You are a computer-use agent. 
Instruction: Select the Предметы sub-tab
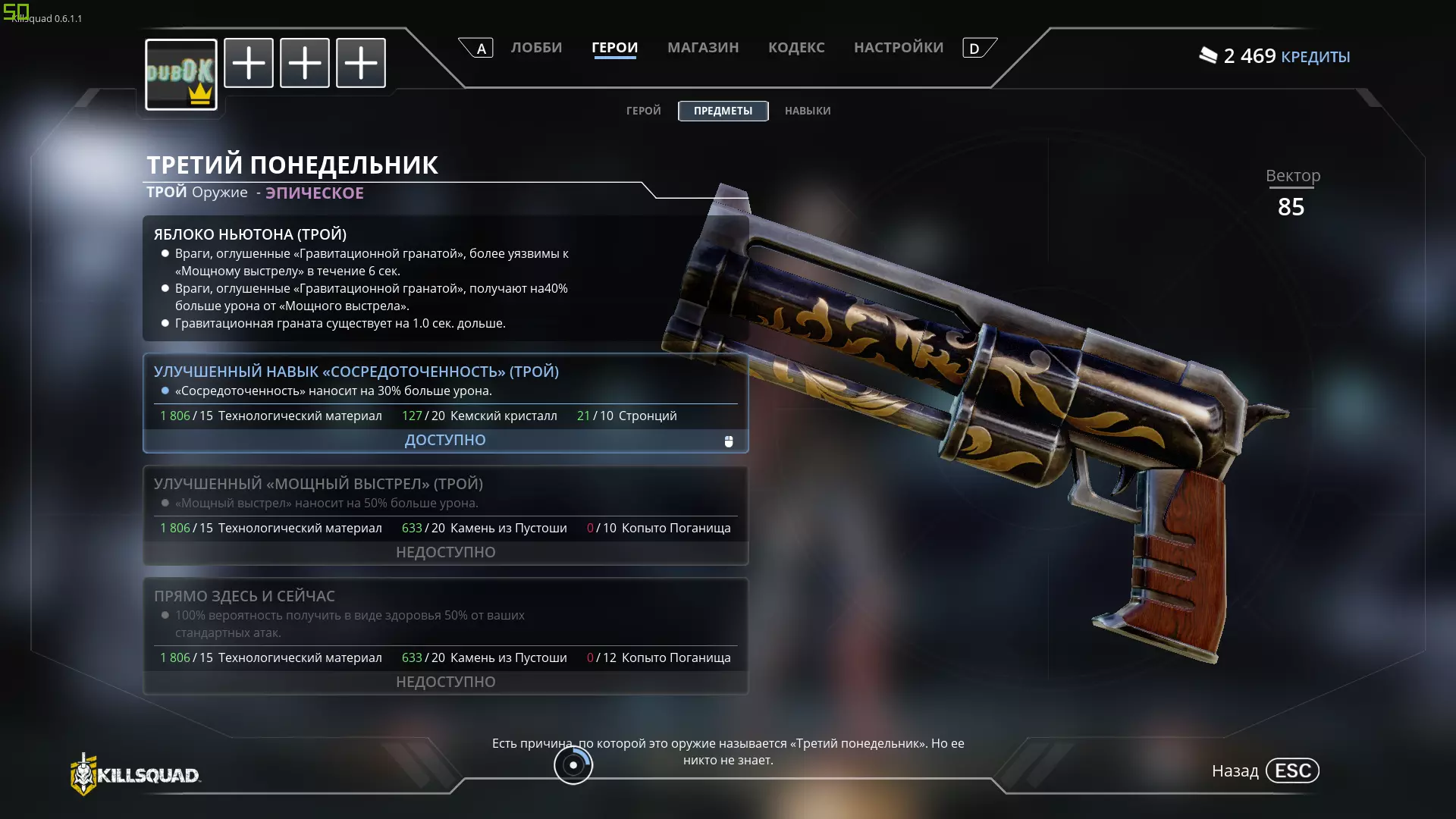point(723,111)
